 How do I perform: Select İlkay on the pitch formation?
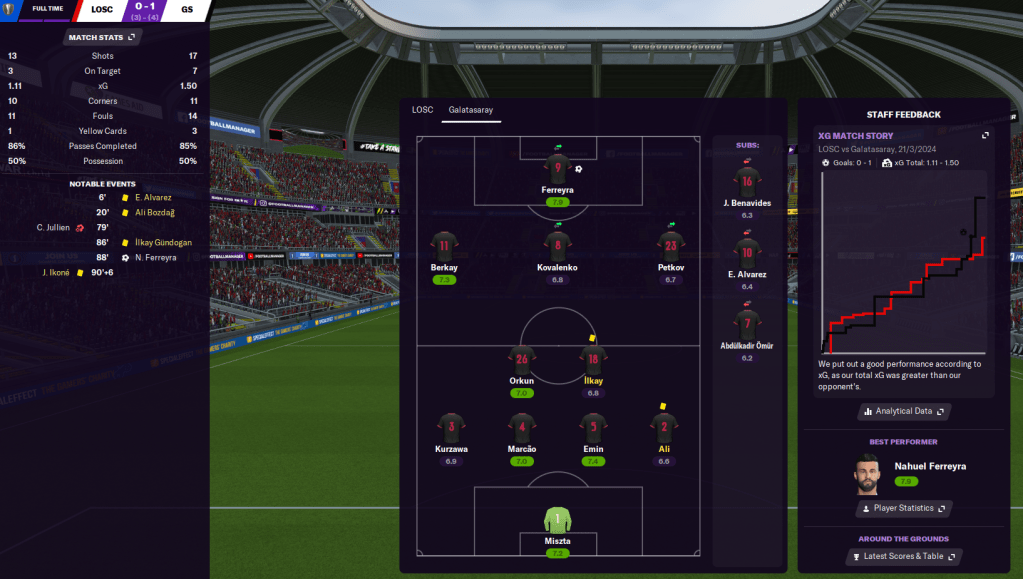click(593, 361)
